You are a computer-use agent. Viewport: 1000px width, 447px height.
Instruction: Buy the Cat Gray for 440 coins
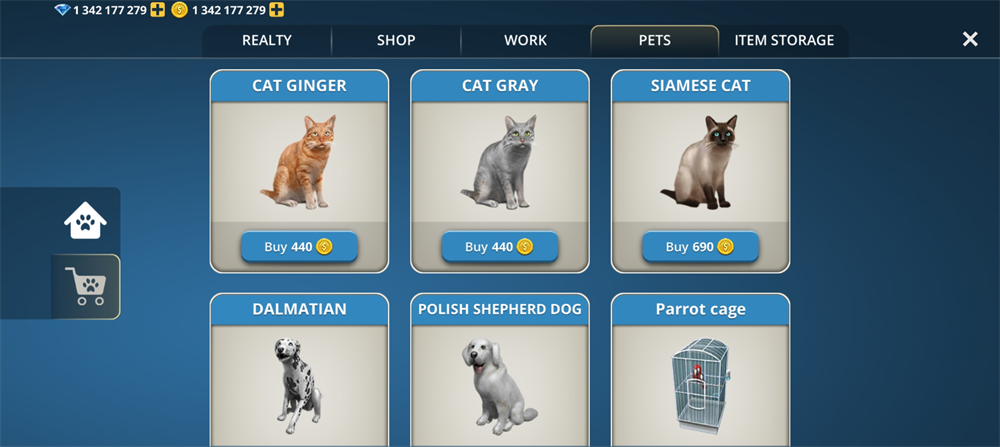(500, 247)
